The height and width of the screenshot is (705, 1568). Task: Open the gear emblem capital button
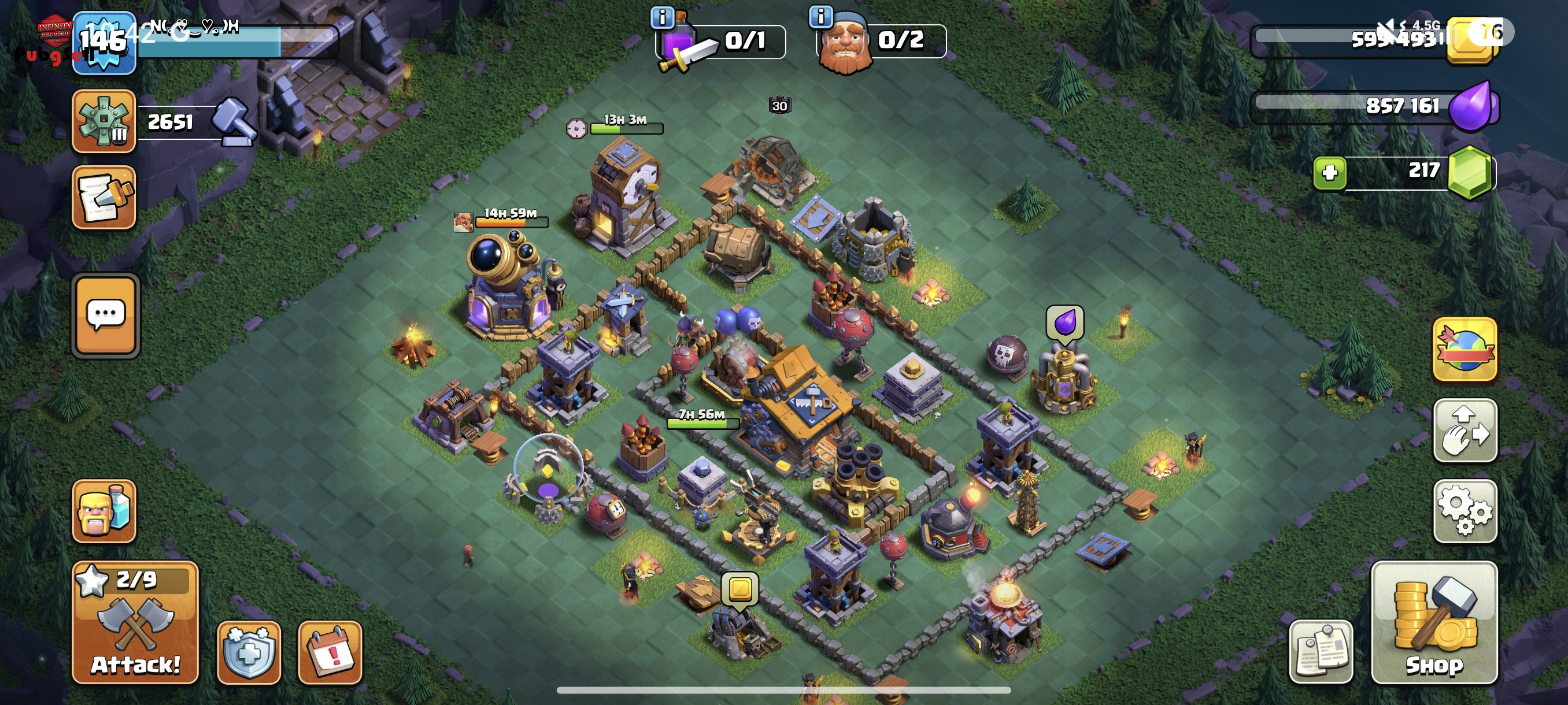pyautogui.click(x=104, y=120)
